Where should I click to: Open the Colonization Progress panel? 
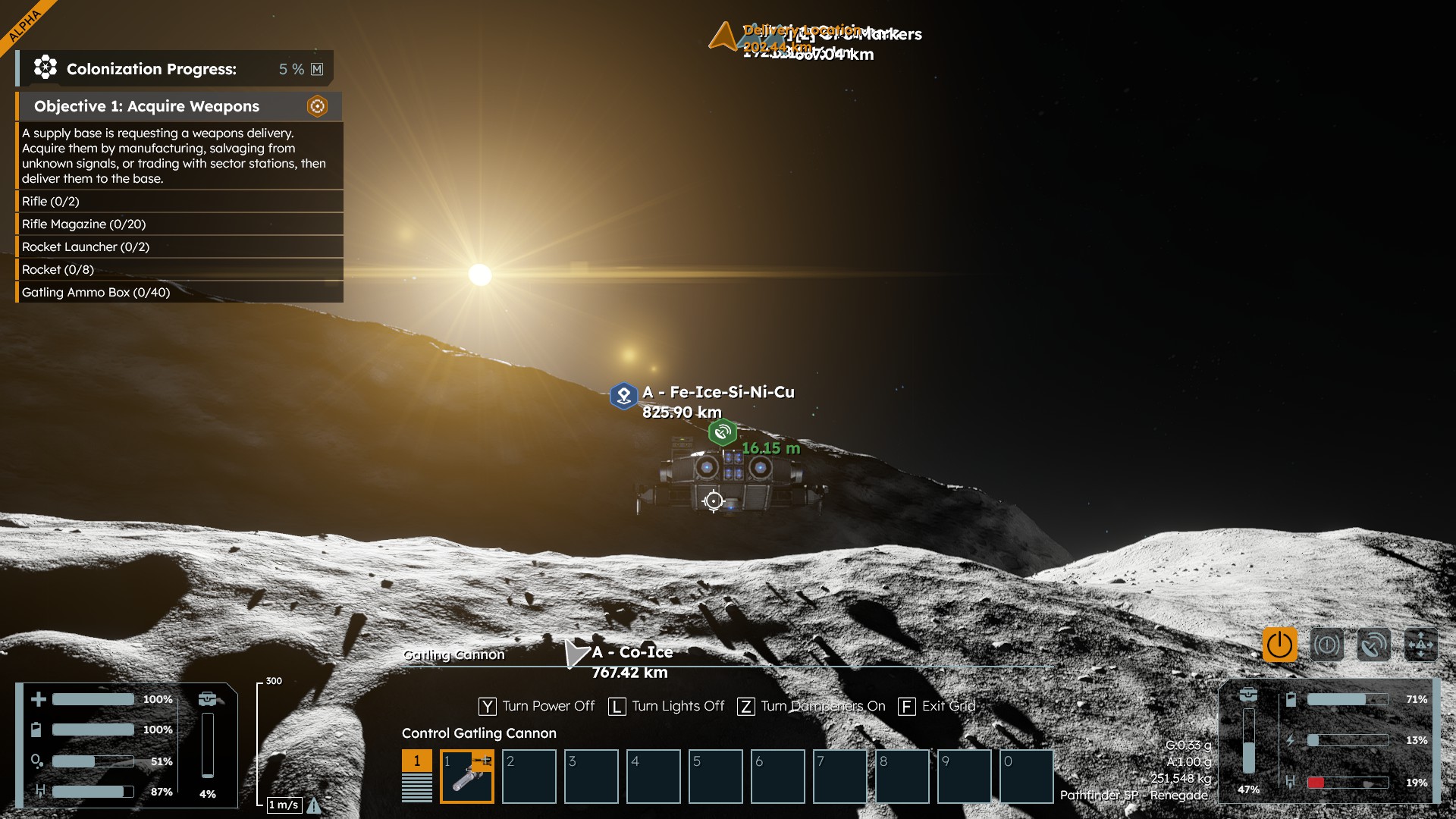click(152, 69)
